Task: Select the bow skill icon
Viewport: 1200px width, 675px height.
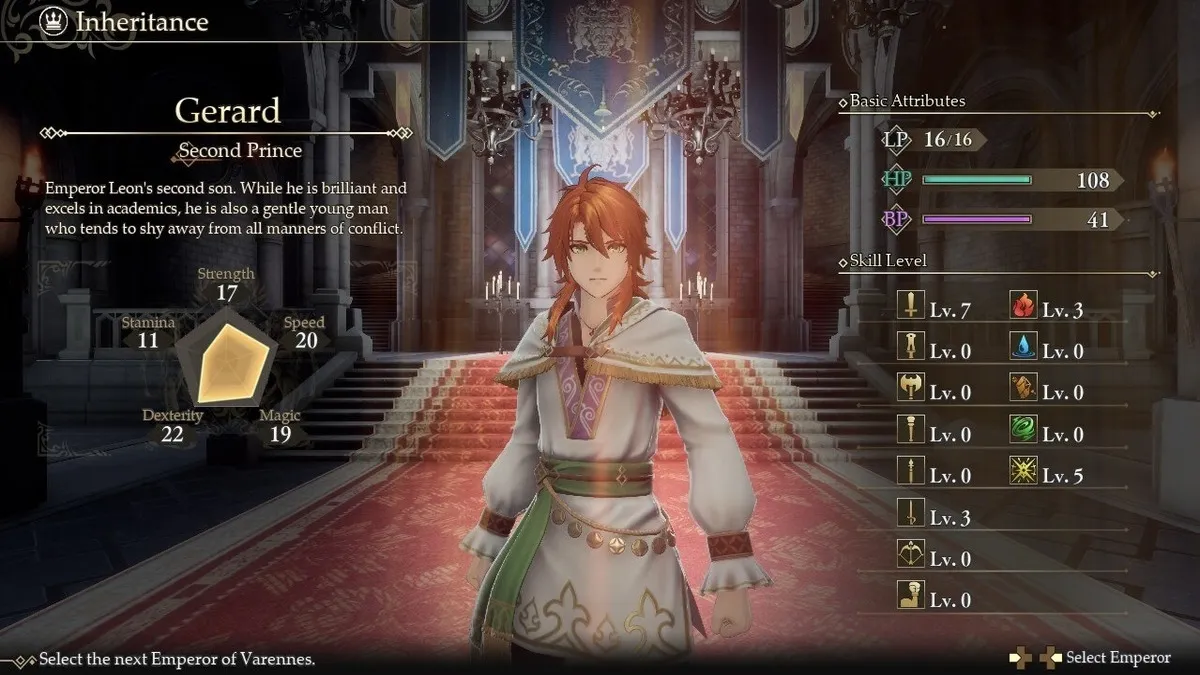Action: pos(910,556)
